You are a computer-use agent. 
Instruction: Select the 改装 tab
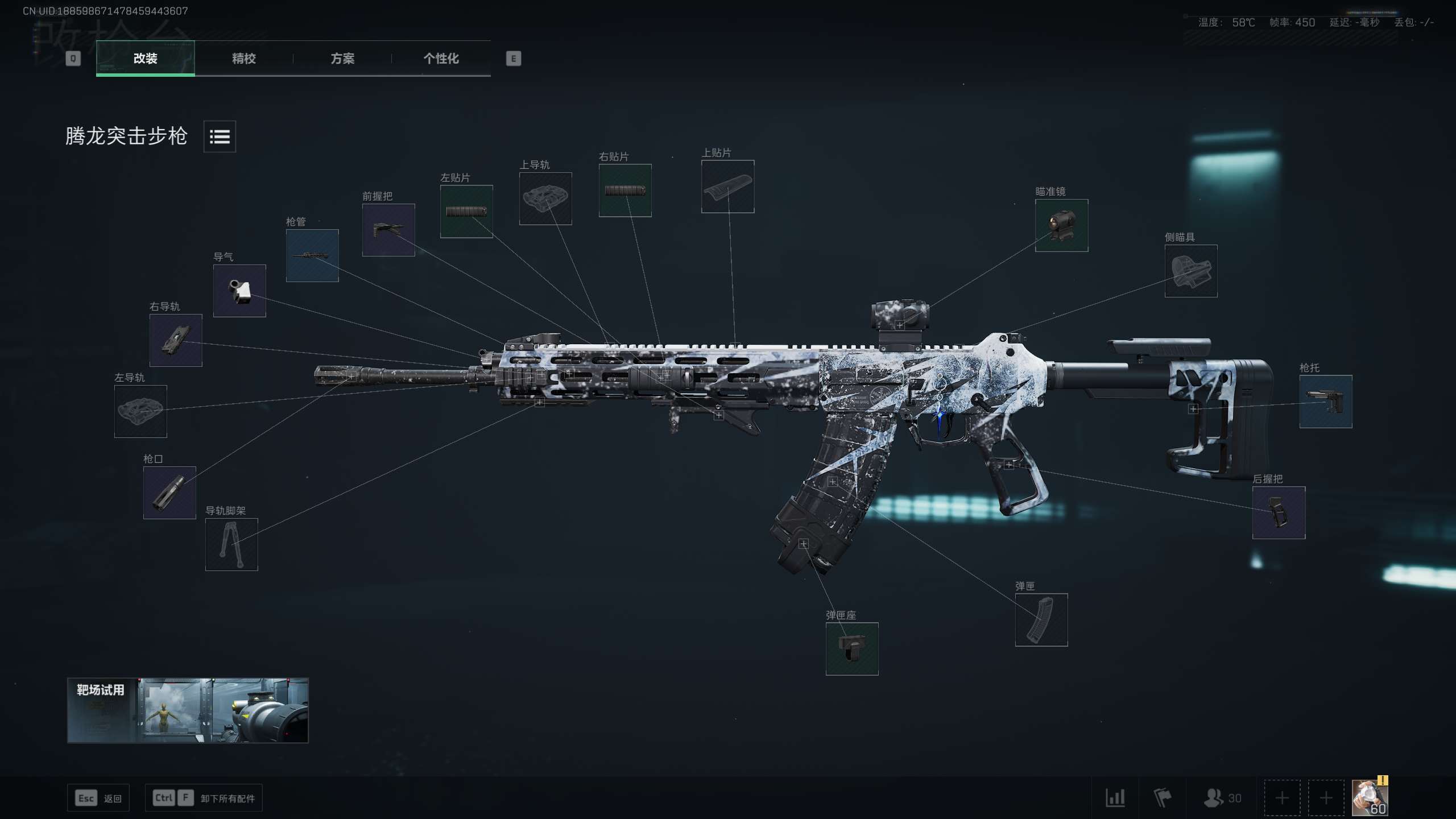point(146,58)
